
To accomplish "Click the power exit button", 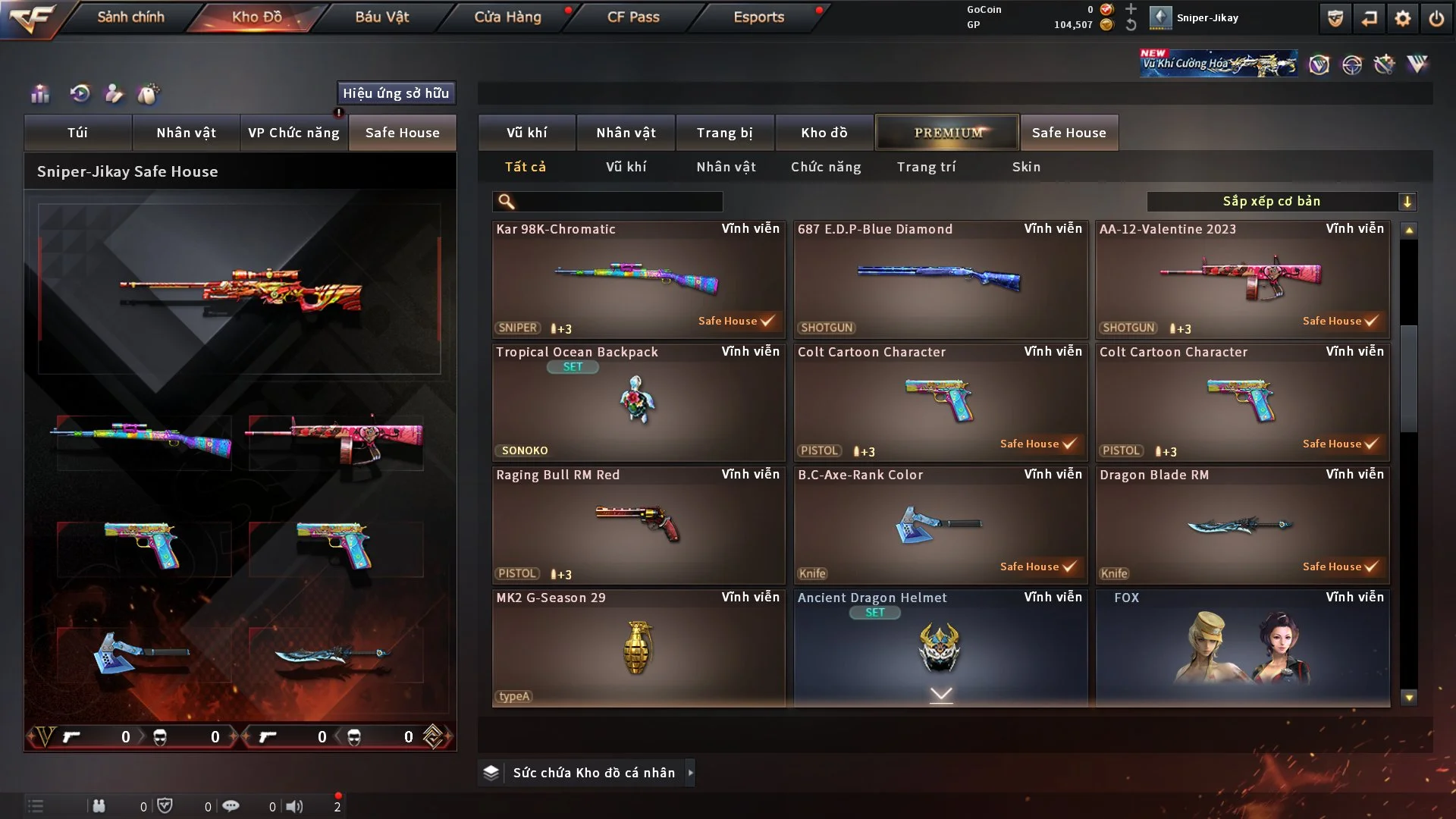I will click(x=1436, y=18).
